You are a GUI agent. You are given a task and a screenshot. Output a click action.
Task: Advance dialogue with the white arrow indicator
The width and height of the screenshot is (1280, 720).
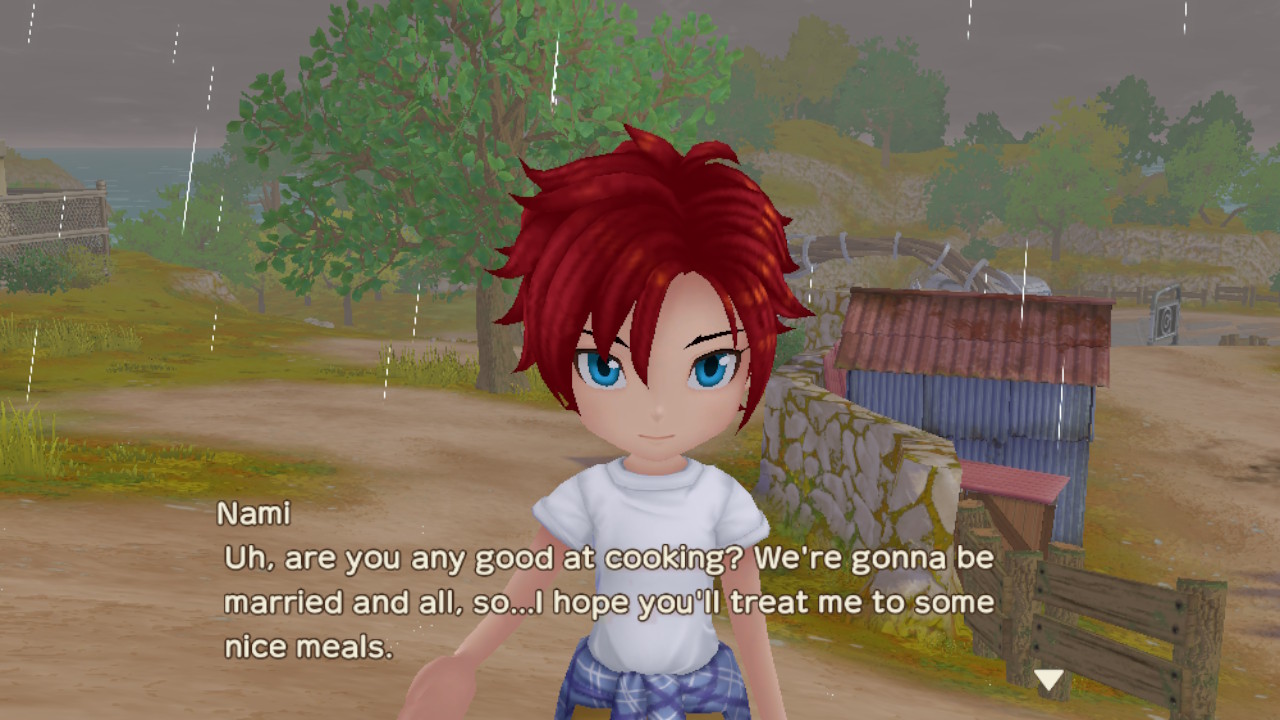(x=1048, y=681)
